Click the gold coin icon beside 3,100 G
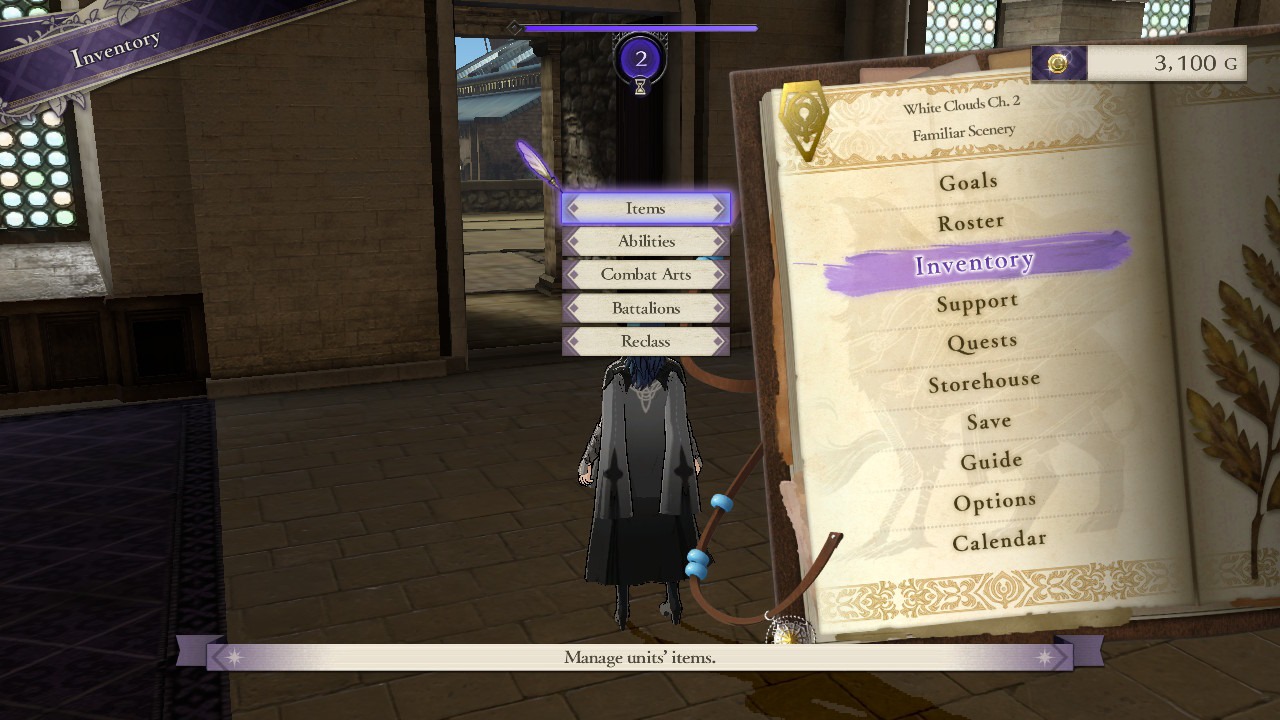Image resolution: width=1280 pixels, height=720 pixels. 1056,63
